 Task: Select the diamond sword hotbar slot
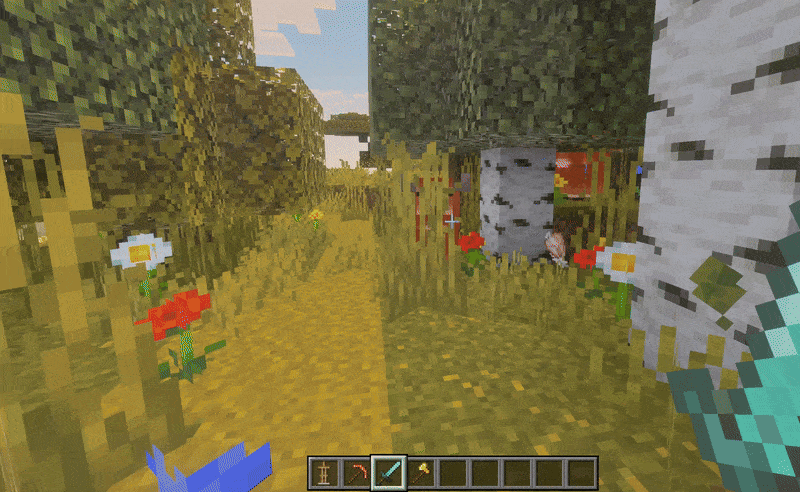tap(388, 472)
